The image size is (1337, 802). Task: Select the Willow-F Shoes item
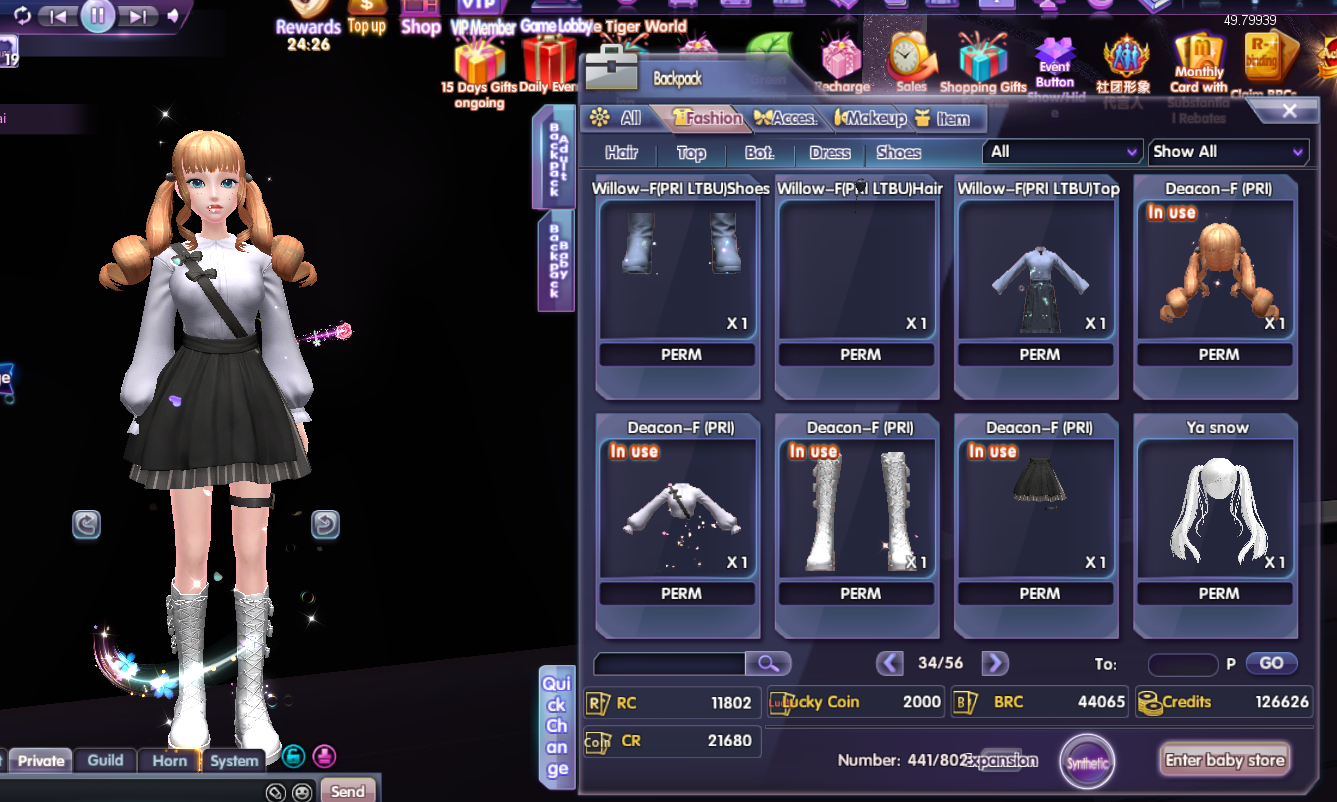tap(680, 270)
